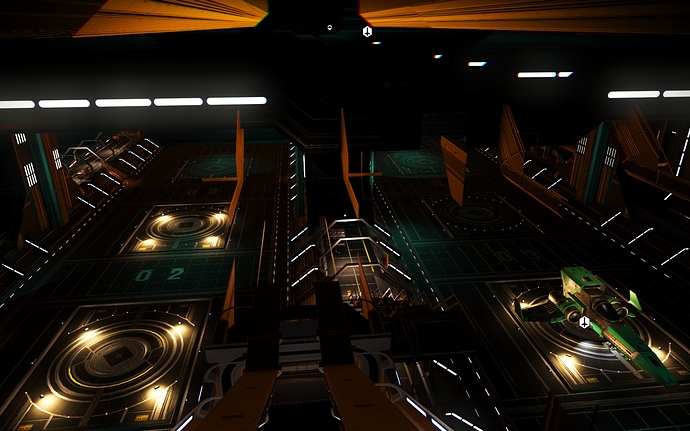Image resolution: width=690 pixels, height=431 pixels.
Task: Select the starship marker near the ceiling
Action: pos(367,32)
